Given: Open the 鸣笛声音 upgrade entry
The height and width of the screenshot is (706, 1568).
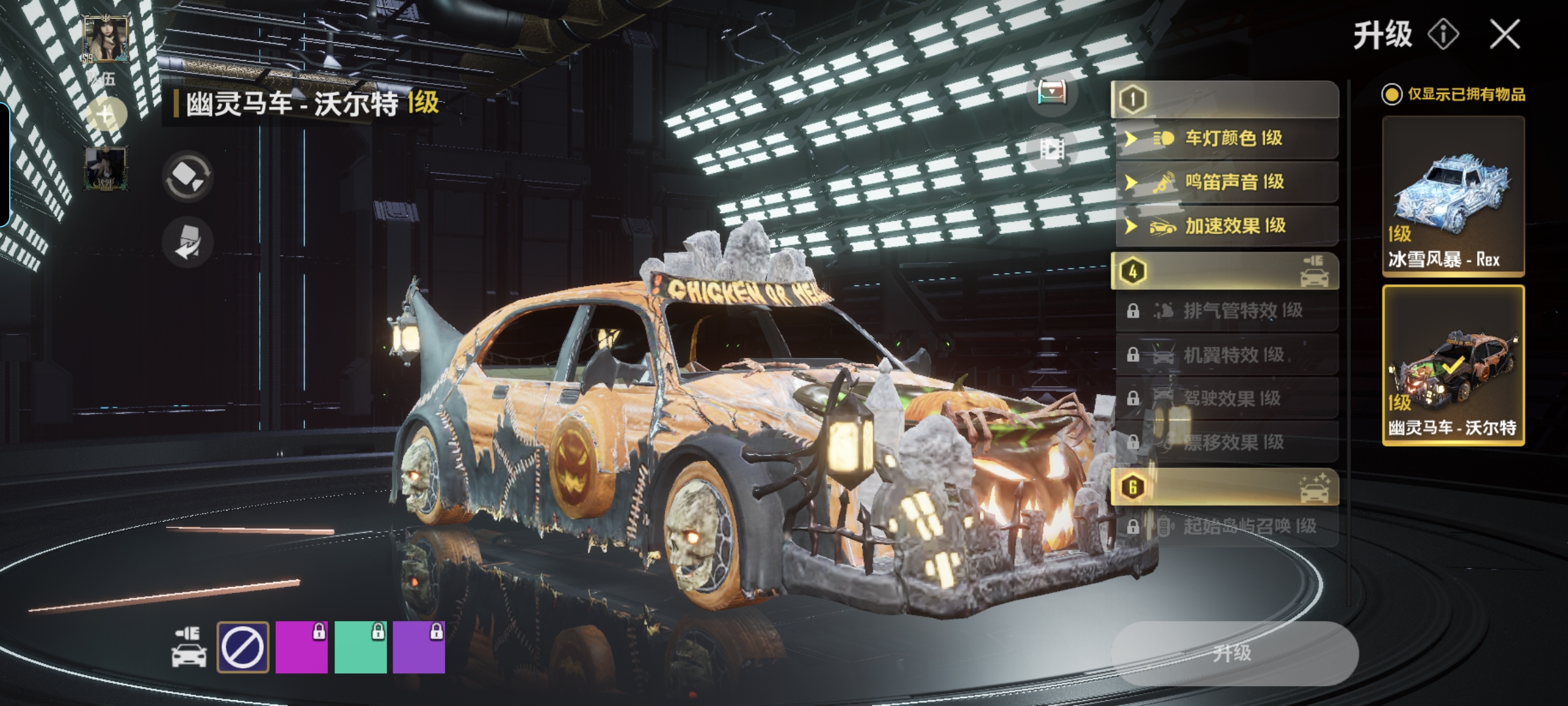Looking at the screenshot, I should pyautogui.click(x=1226, y=182).
